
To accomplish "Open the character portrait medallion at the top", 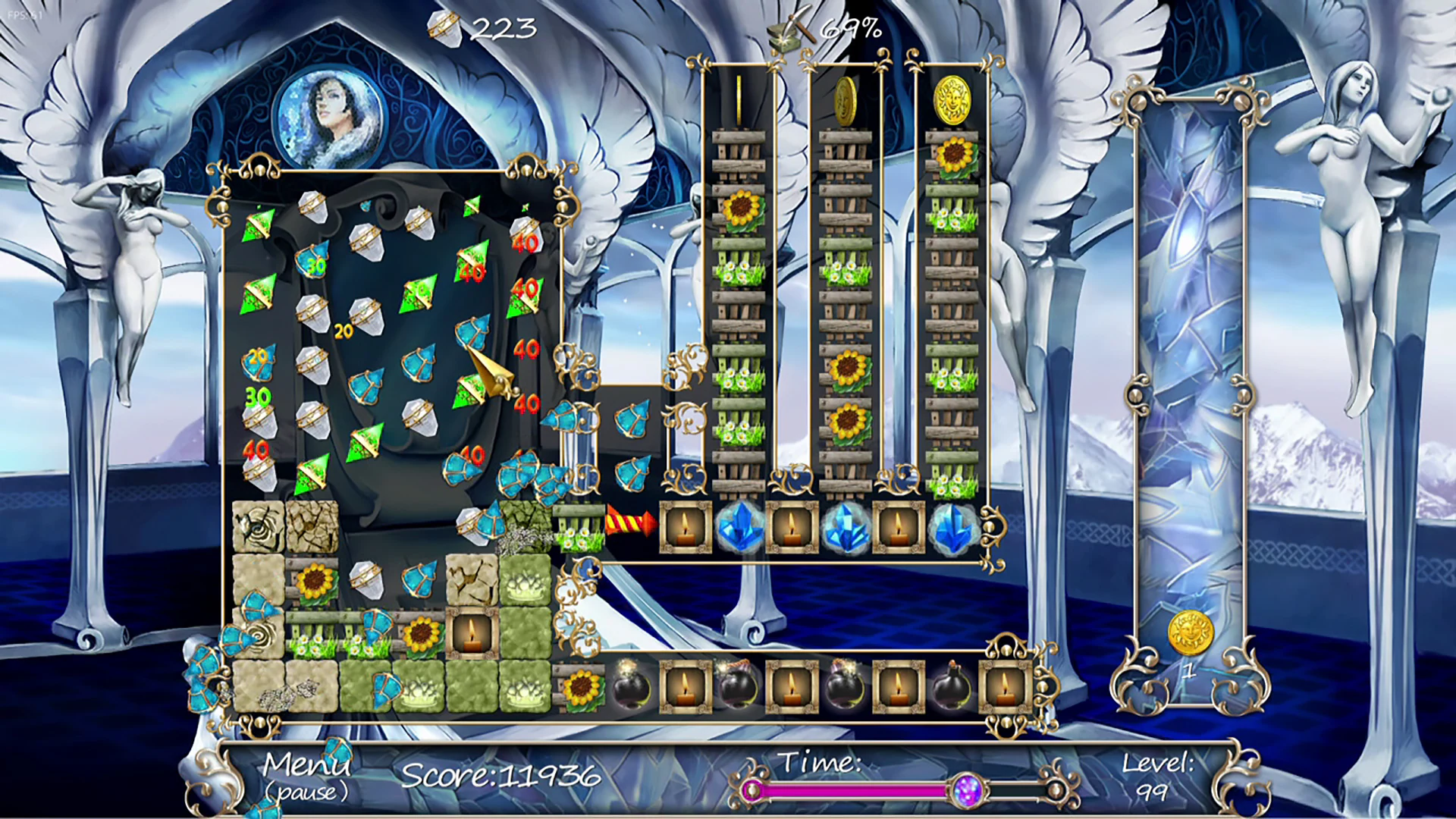I will tap(328, 114).
